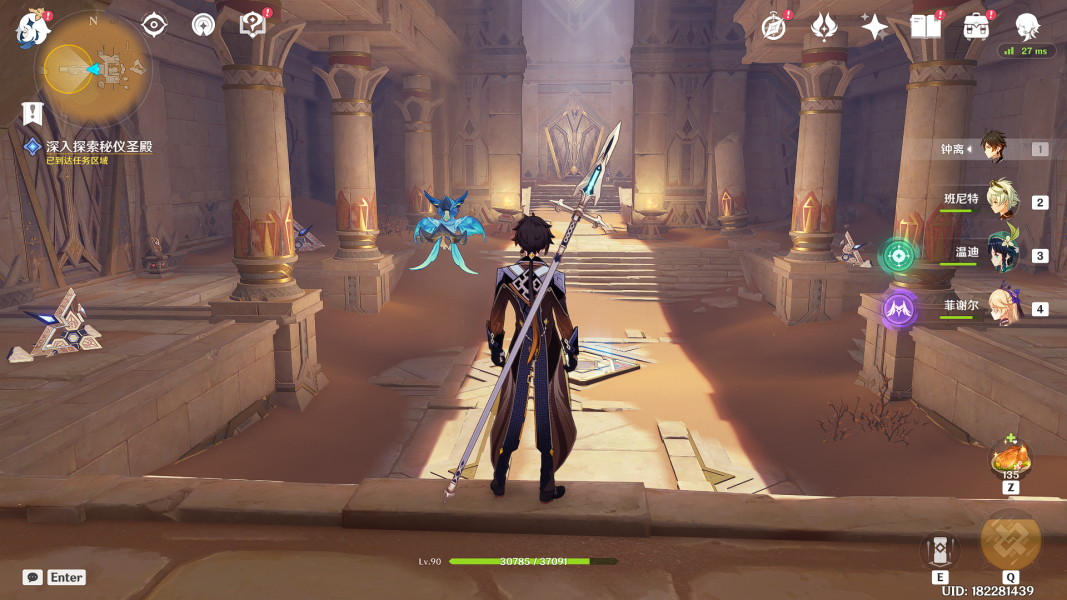Open the chat box speech bubble
1067x600 pixels.
(x=33, y=577)
